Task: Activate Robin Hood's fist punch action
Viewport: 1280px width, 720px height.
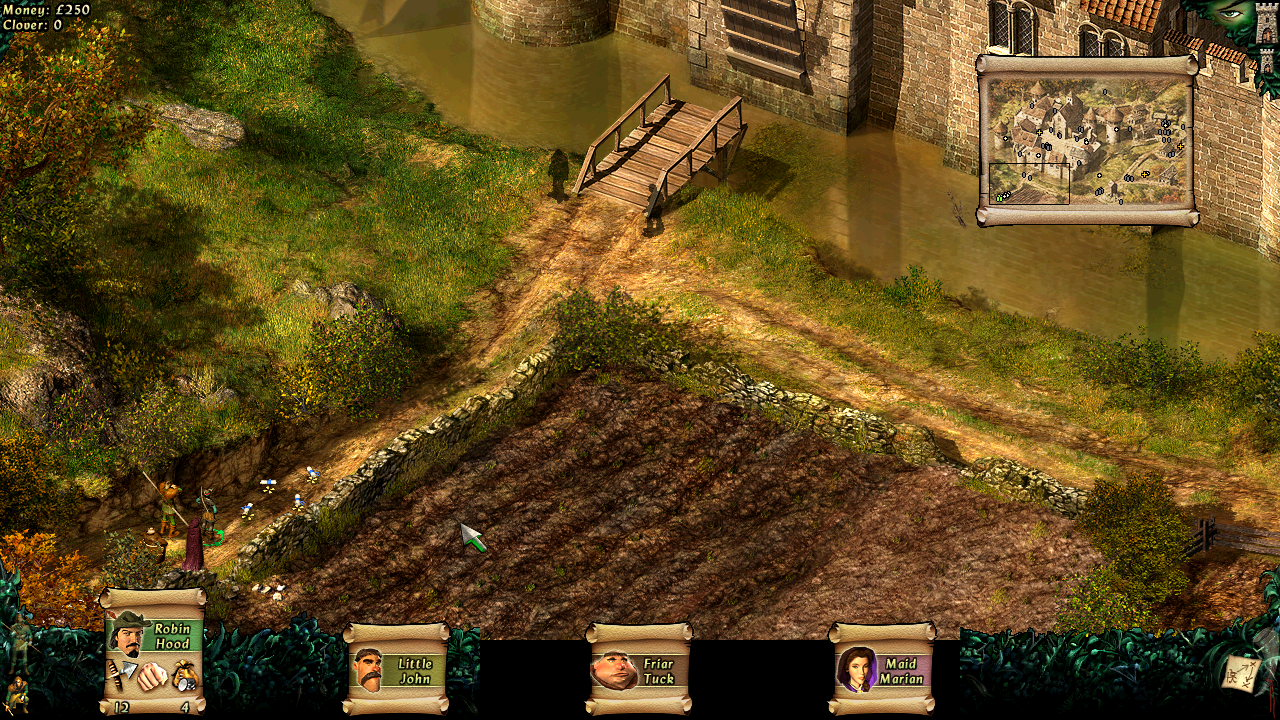Action: [x=151, y=676]
